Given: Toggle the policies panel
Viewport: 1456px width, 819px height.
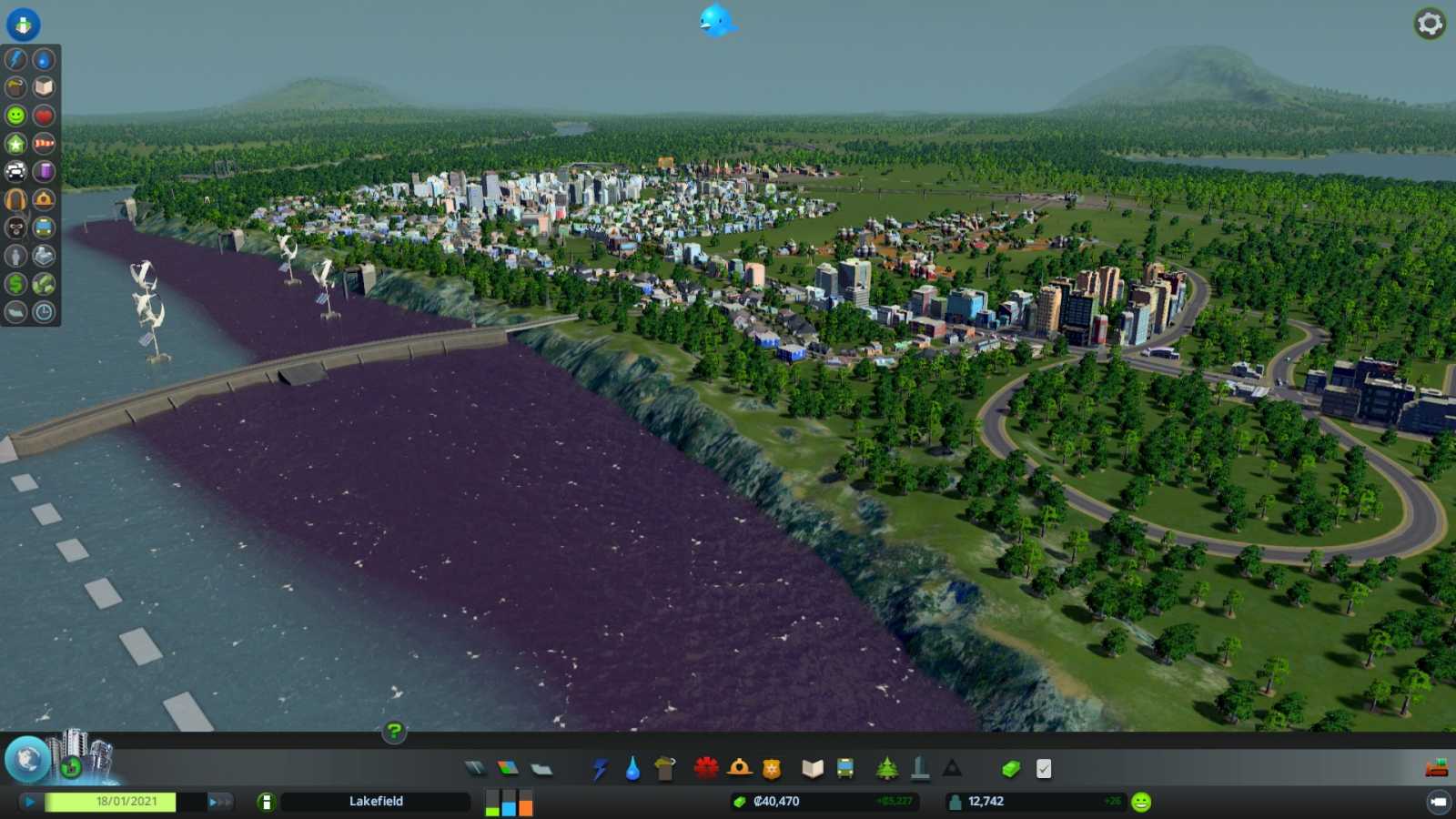Looking at the screenshot, I should [x=1044, y=769].
